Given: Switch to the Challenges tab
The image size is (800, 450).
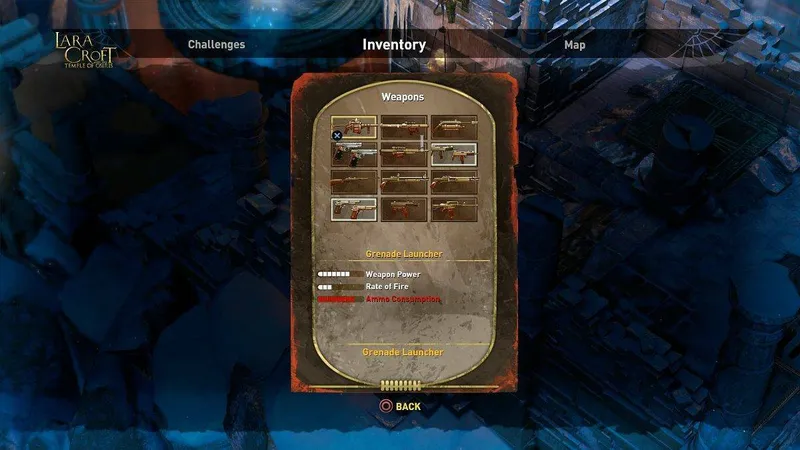Looking at the screenshot, I should pyautogui.click(x=216, y=45).
